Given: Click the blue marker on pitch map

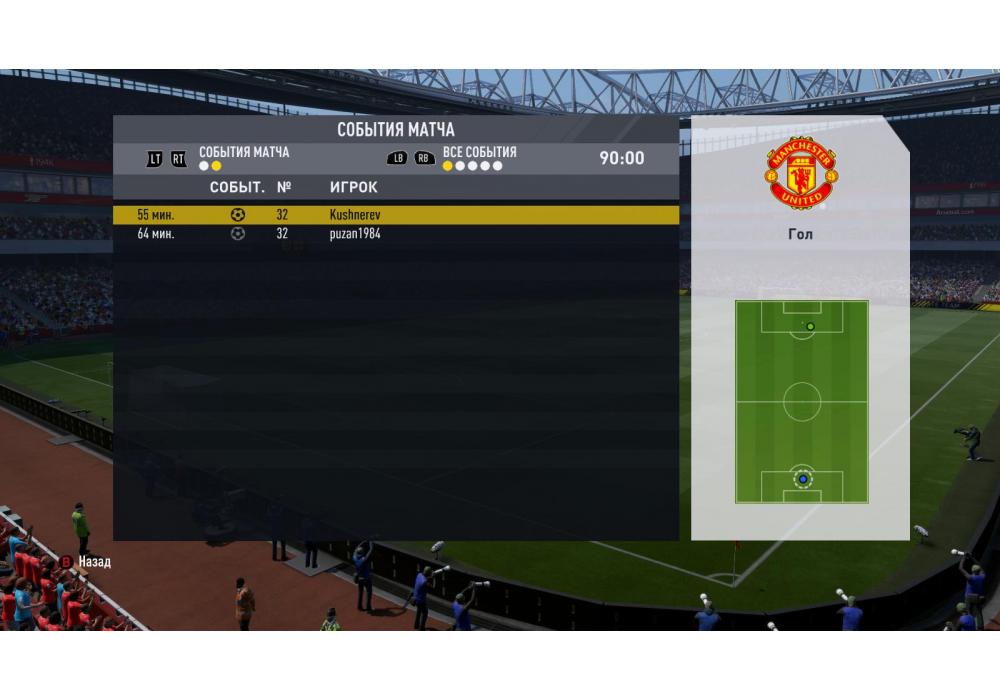Looking at the screenshot, I should (x=802, y=479).
